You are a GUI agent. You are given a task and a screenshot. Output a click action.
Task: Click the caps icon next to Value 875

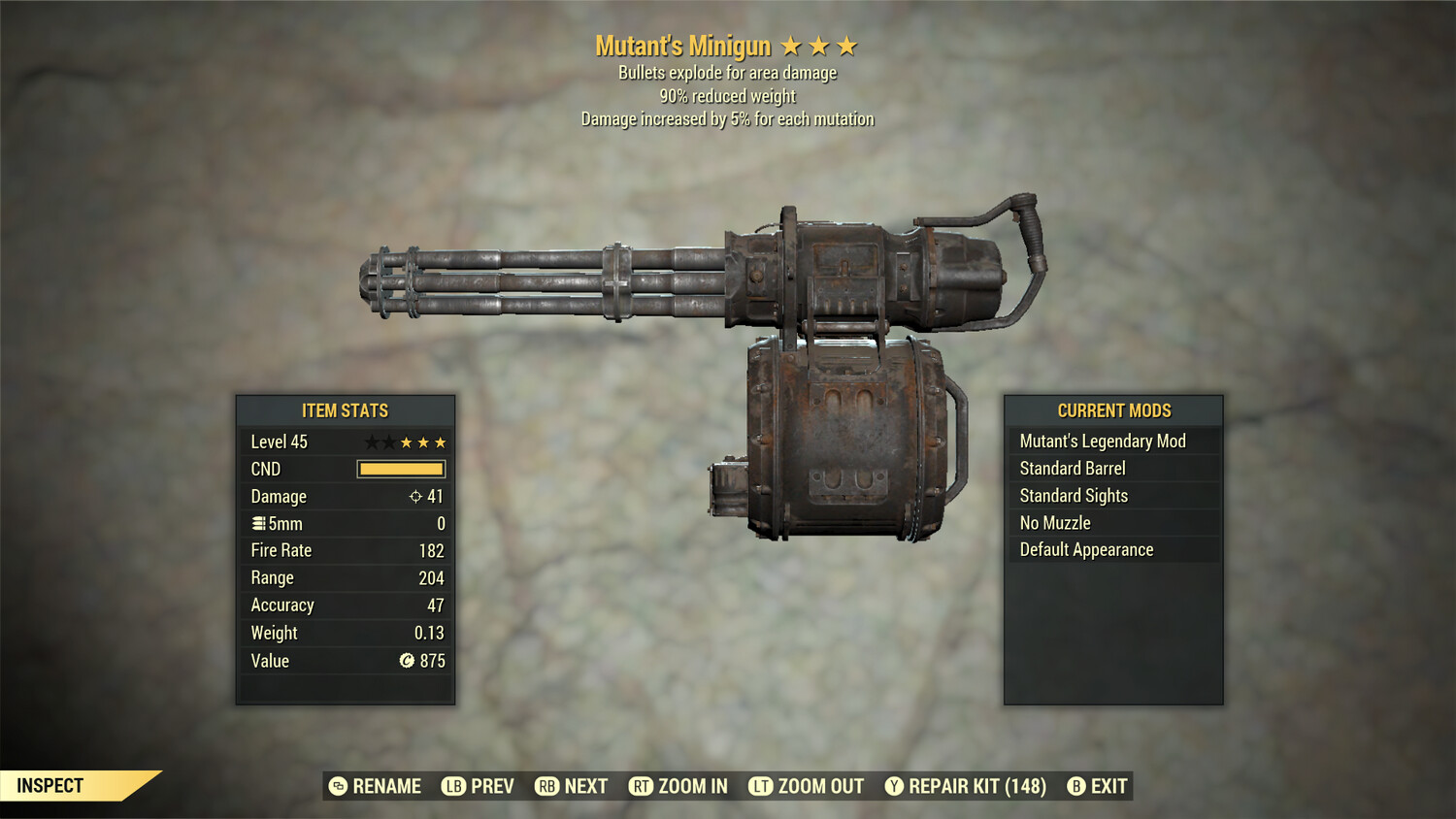[x=406, y=661]
